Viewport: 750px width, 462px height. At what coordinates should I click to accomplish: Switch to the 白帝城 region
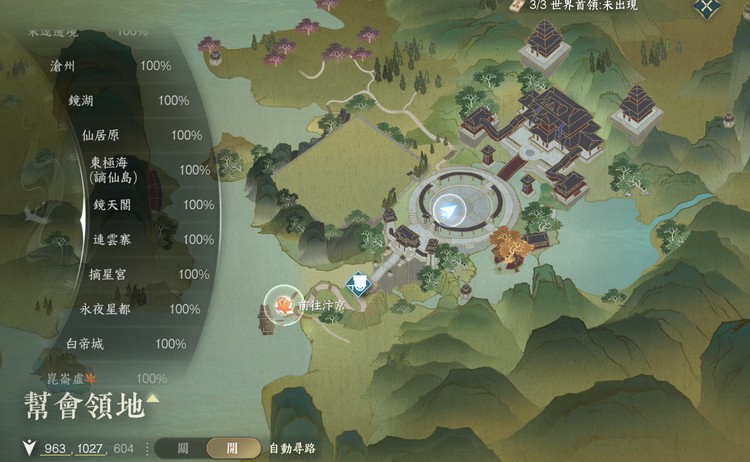point(84,344)
